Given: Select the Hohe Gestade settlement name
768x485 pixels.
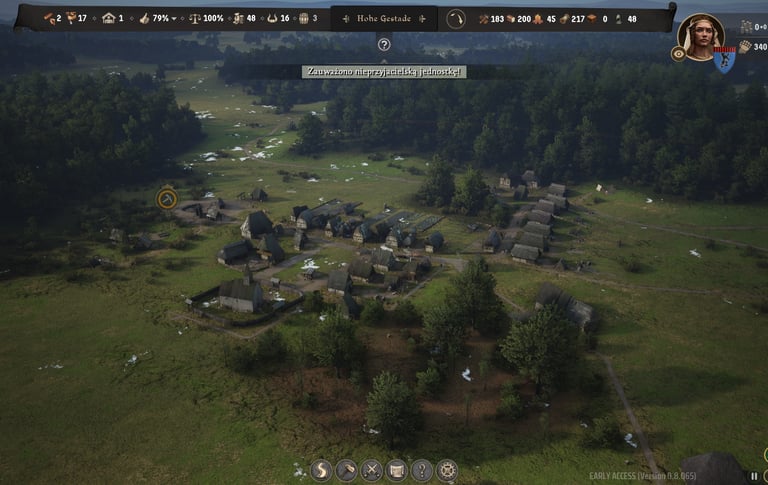Looking at the screenshot, I should point(383,18).
